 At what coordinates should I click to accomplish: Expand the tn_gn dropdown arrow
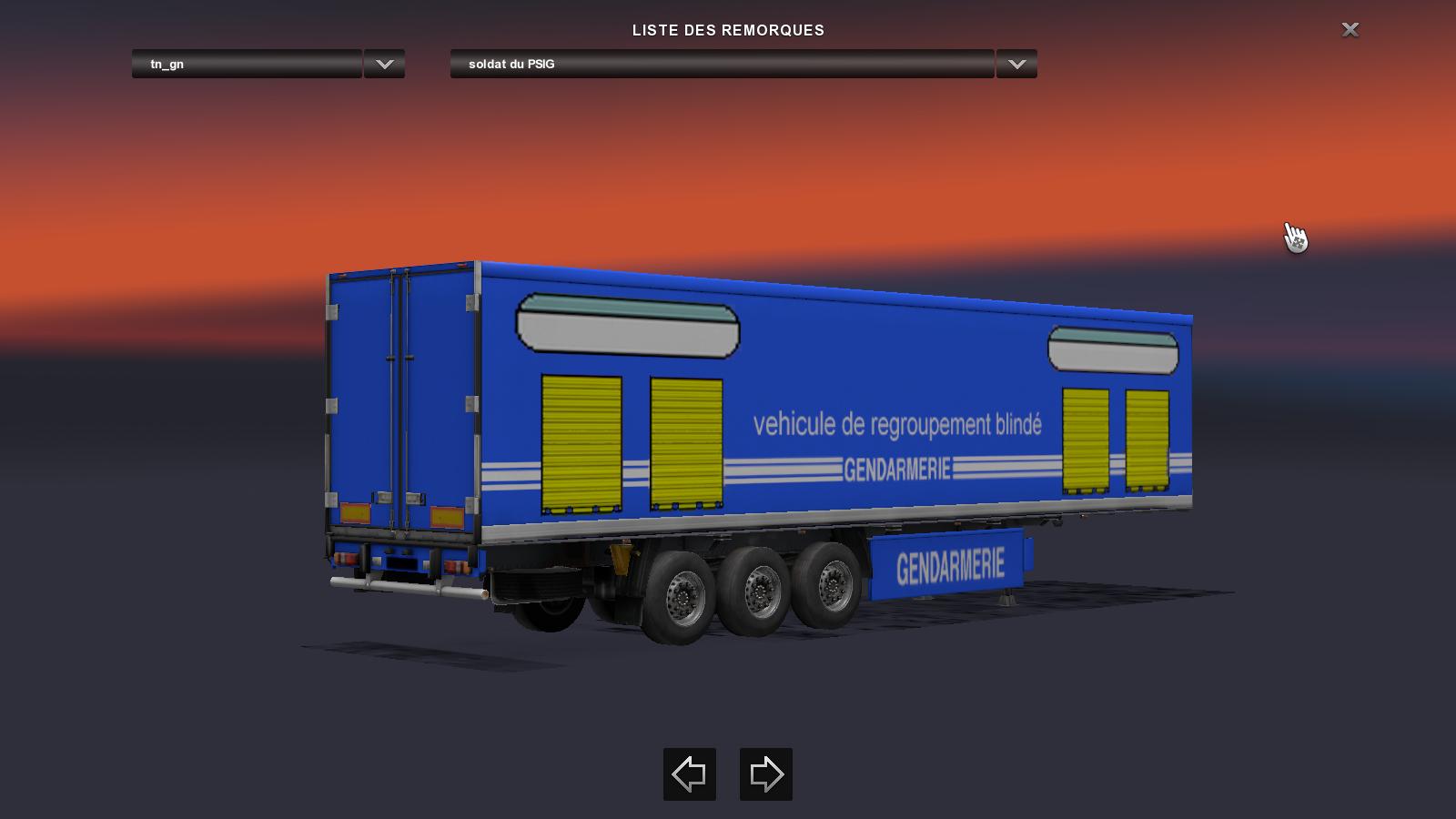[x=384, y=64]
